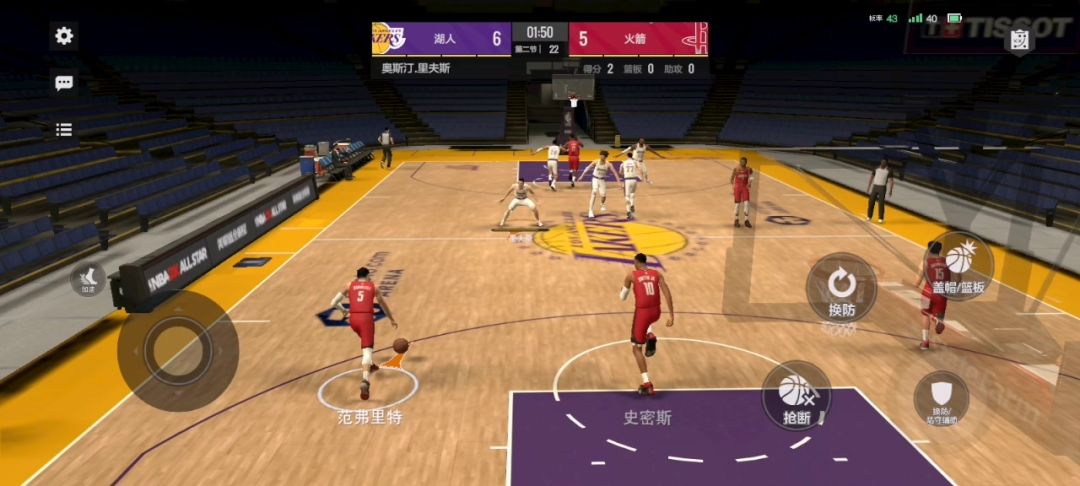Viewport: 1080px width, 486px height.
Task: Tap the 加速 sprint shoe button
Action: click(x=88, y=279)
